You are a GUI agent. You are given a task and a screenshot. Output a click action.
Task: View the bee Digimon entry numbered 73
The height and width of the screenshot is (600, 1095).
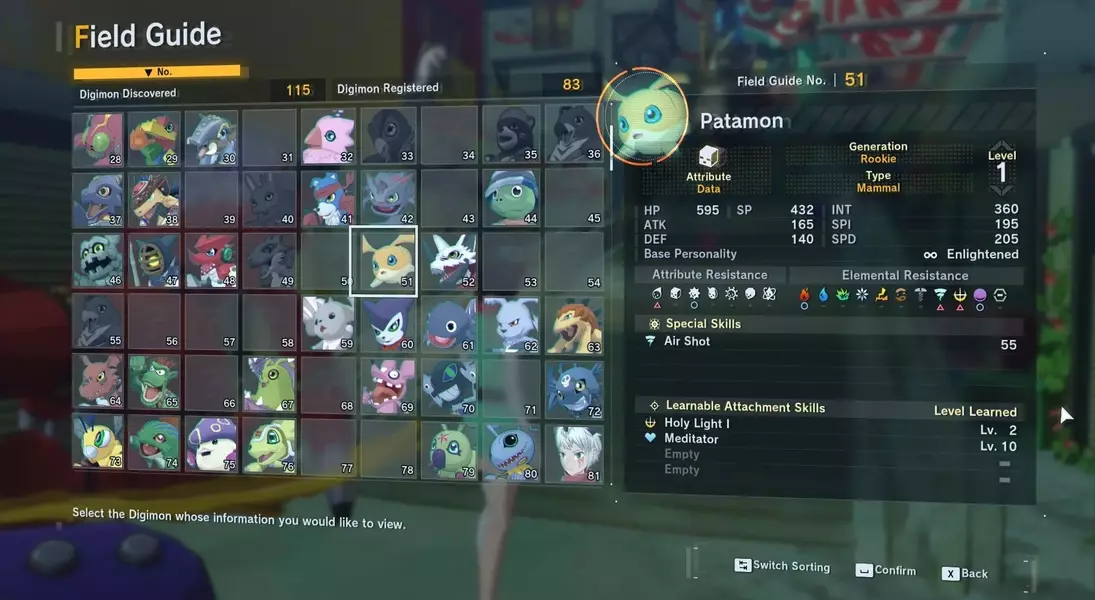point(97,443)
